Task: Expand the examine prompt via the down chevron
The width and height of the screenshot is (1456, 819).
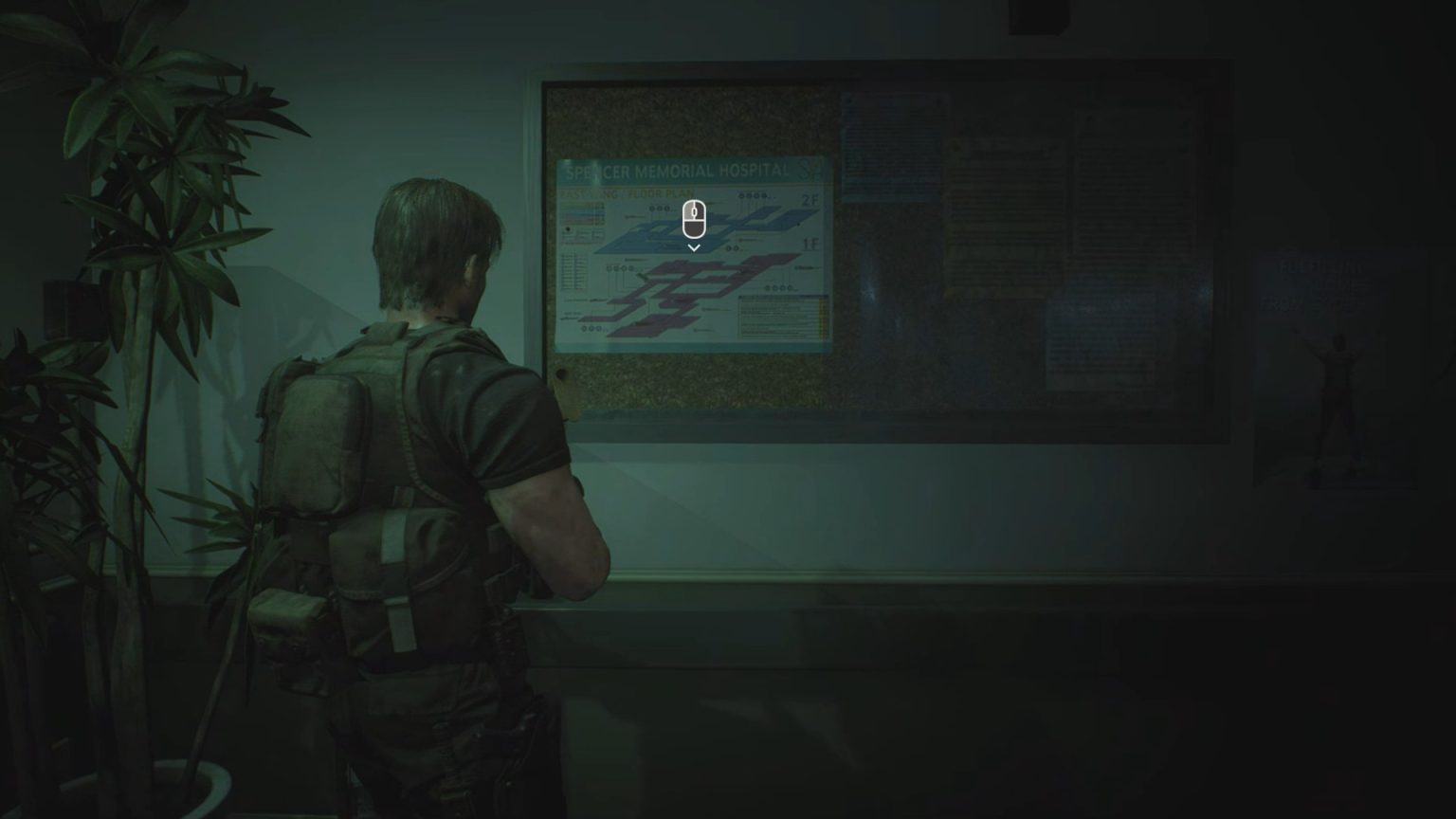Action: (694, 247)
